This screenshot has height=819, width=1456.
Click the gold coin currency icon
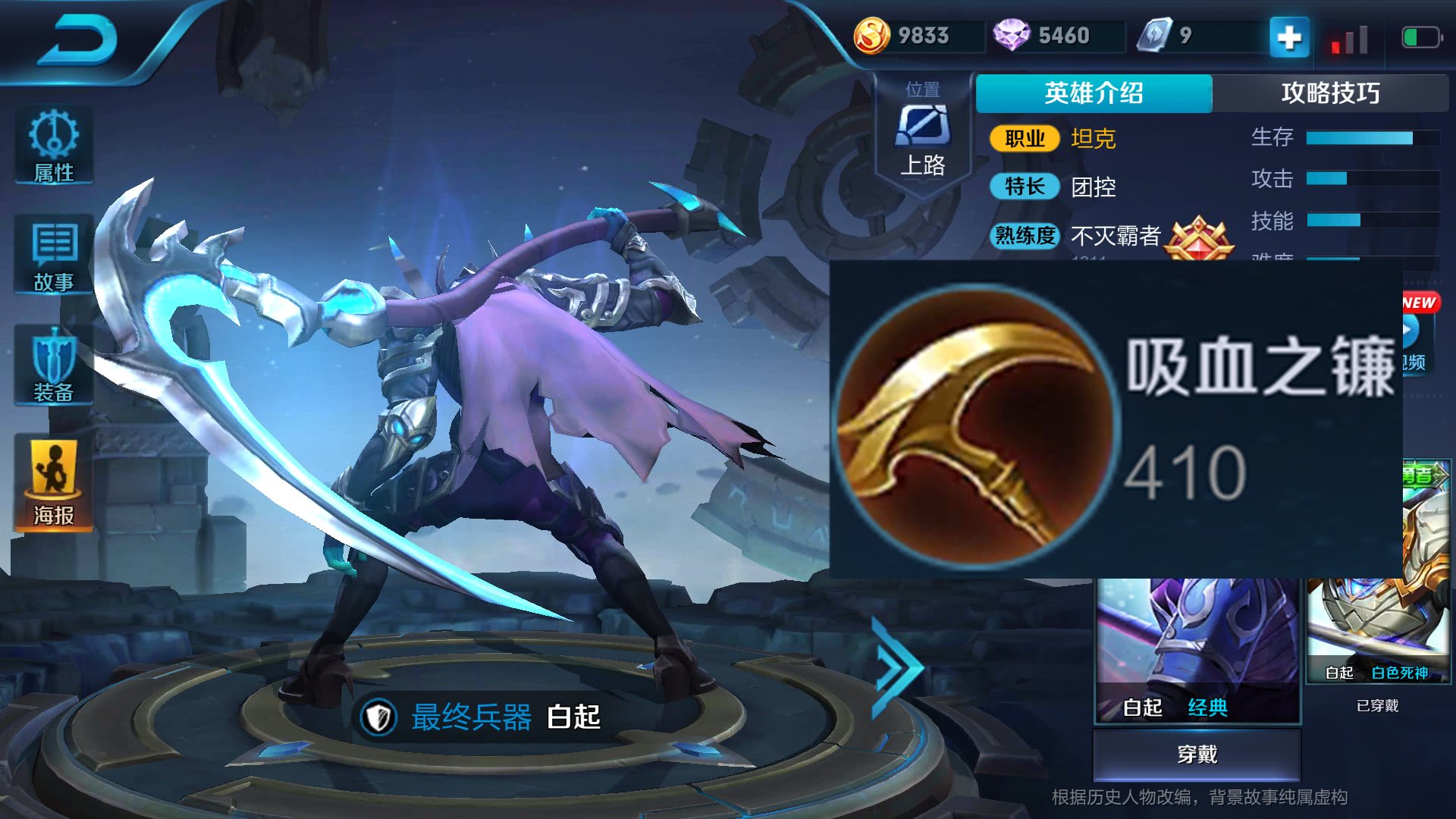click(874, 35)
